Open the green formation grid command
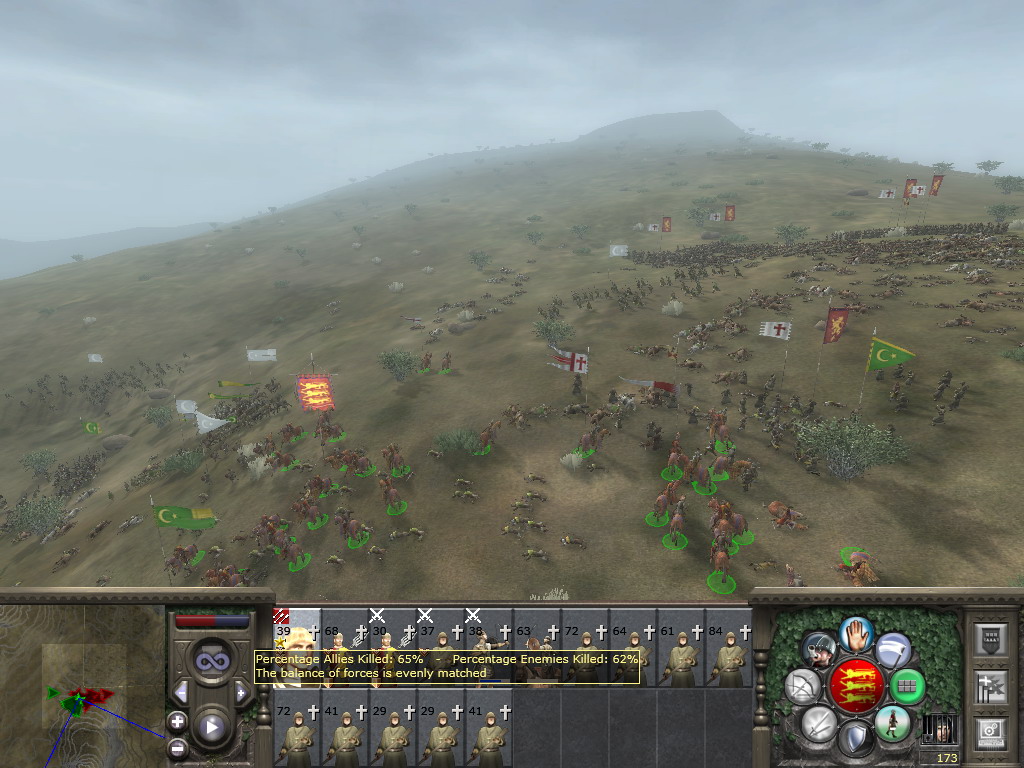The width and height of the screenshot is (1024, 768). 907,686
